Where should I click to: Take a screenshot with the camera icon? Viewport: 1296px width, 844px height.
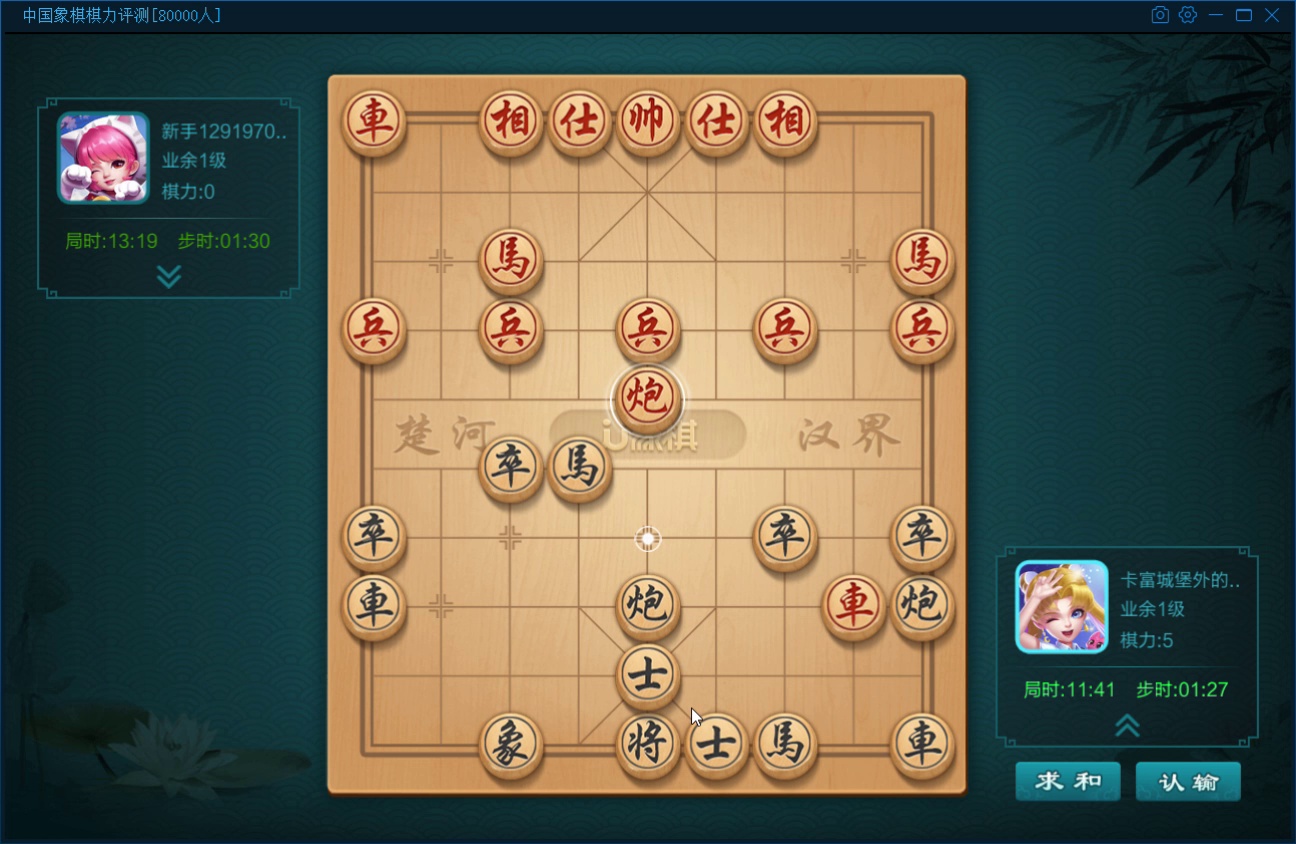tap(1160, 15)
